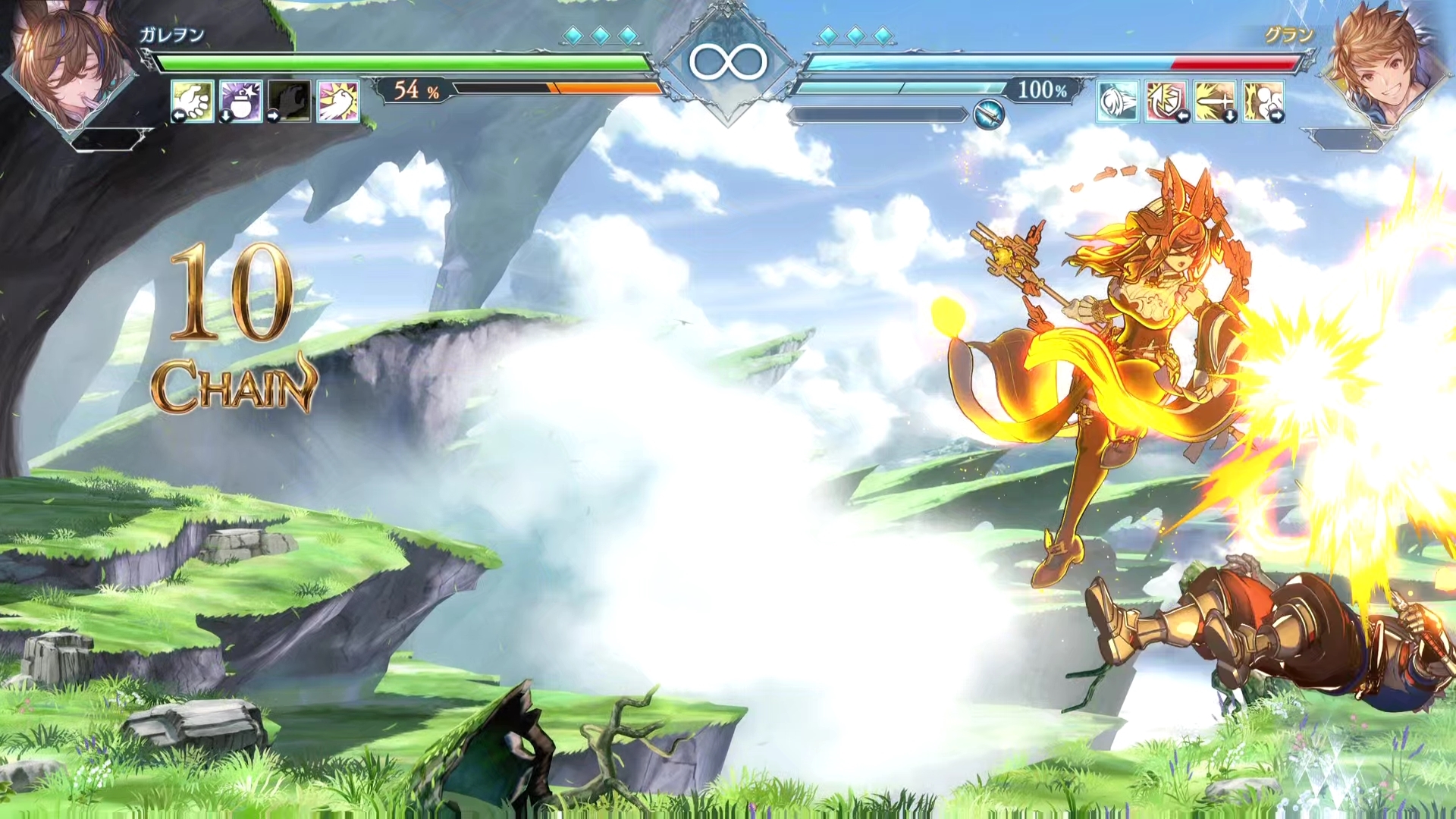Screen dimensions: 1456x819
Task: Click the round glowing blue sword icon
Action: [x=989, y=115]
